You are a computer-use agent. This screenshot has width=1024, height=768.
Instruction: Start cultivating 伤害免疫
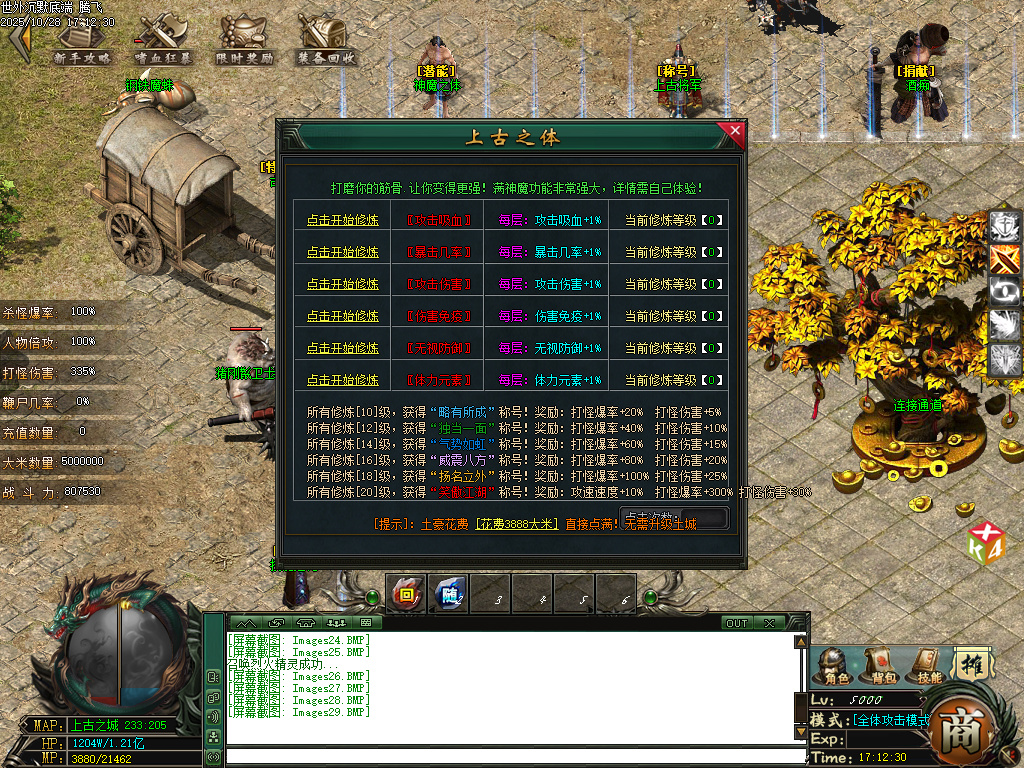coord(343,316)
